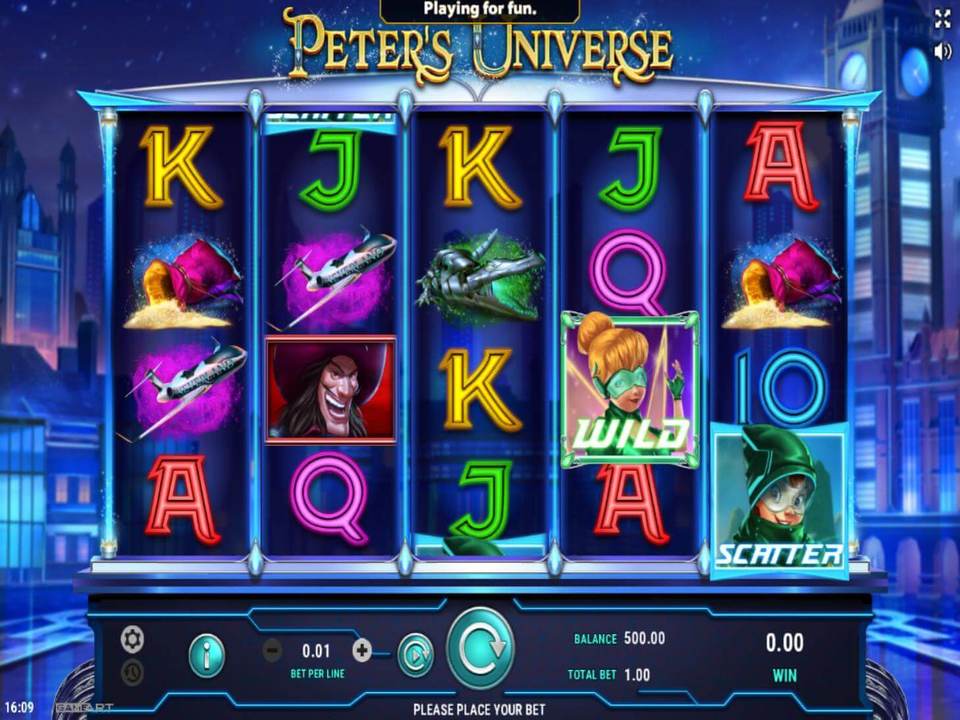The image size is (960, 720).
Task: Show game history with the clock icon
Action: (132, 673)
